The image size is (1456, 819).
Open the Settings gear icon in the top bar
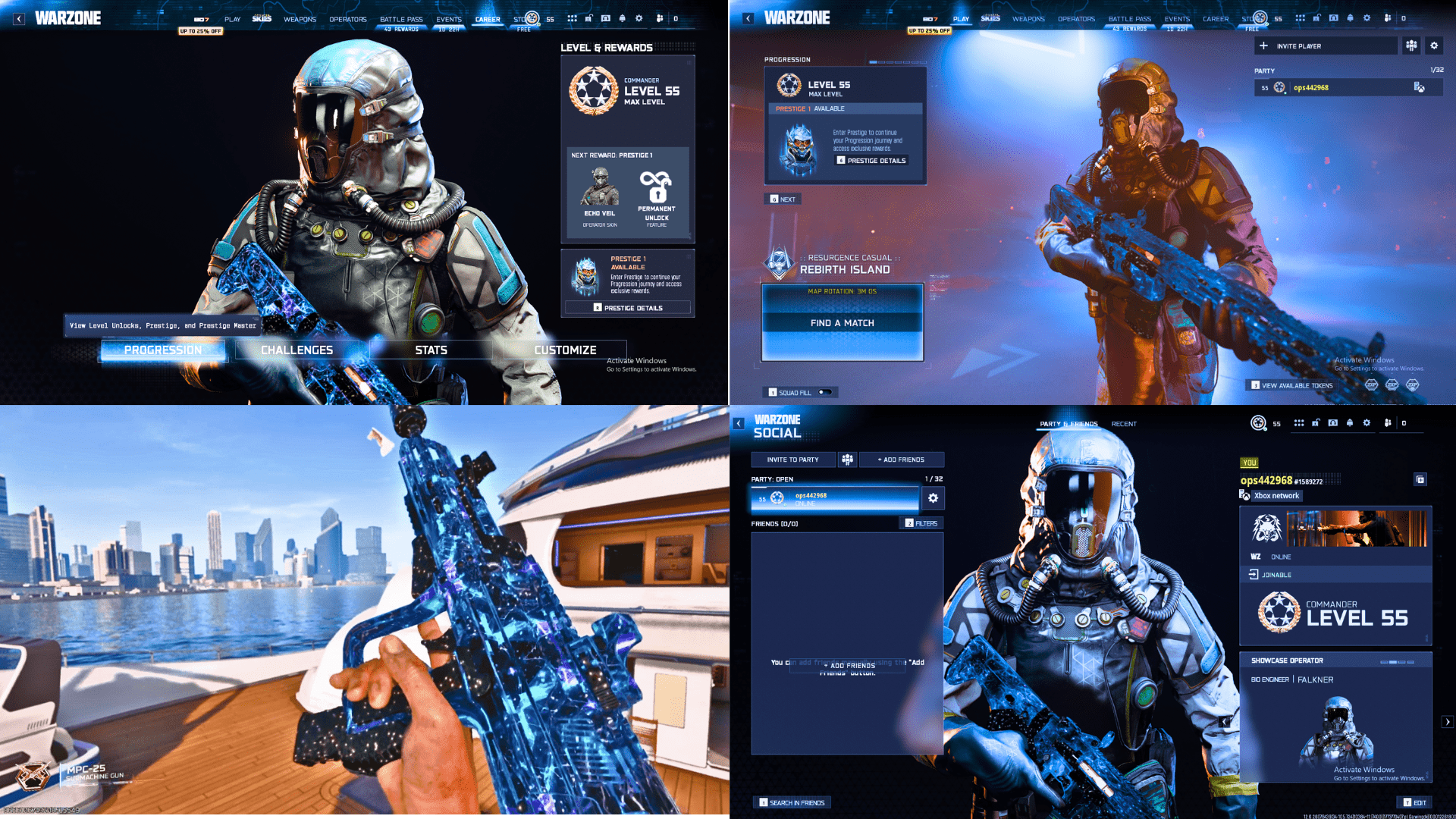pyautogui.click(x=639, y=18)
